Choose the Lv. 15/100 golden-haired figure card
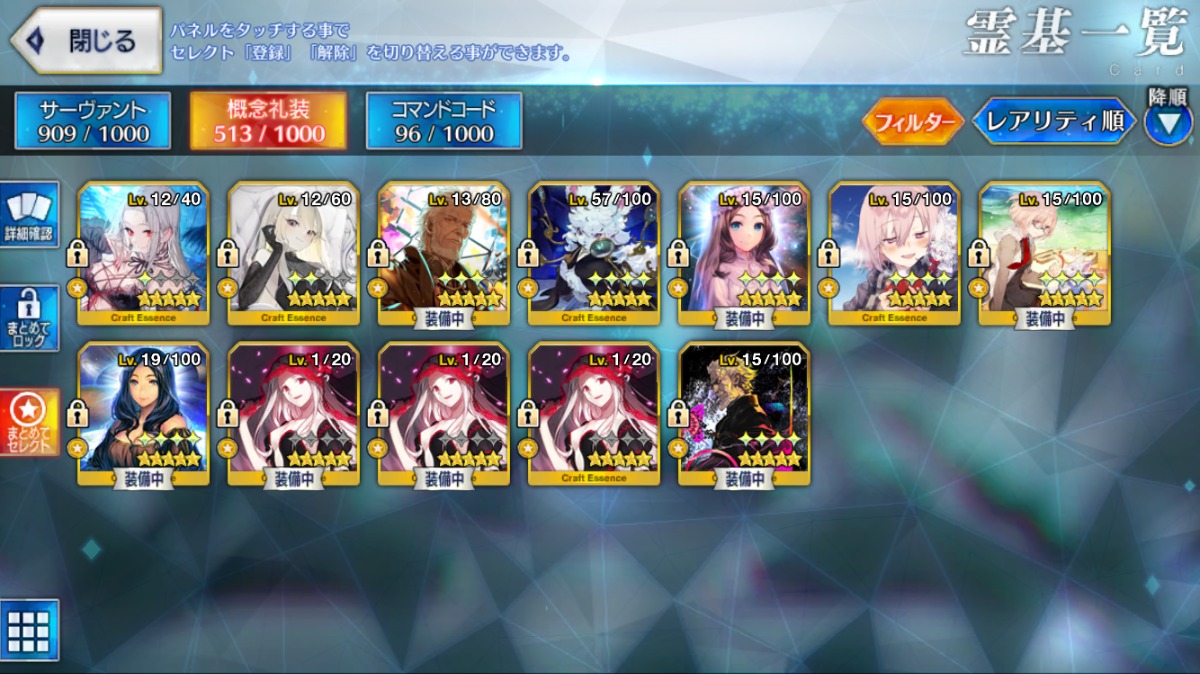 click(x=743, y=414)
